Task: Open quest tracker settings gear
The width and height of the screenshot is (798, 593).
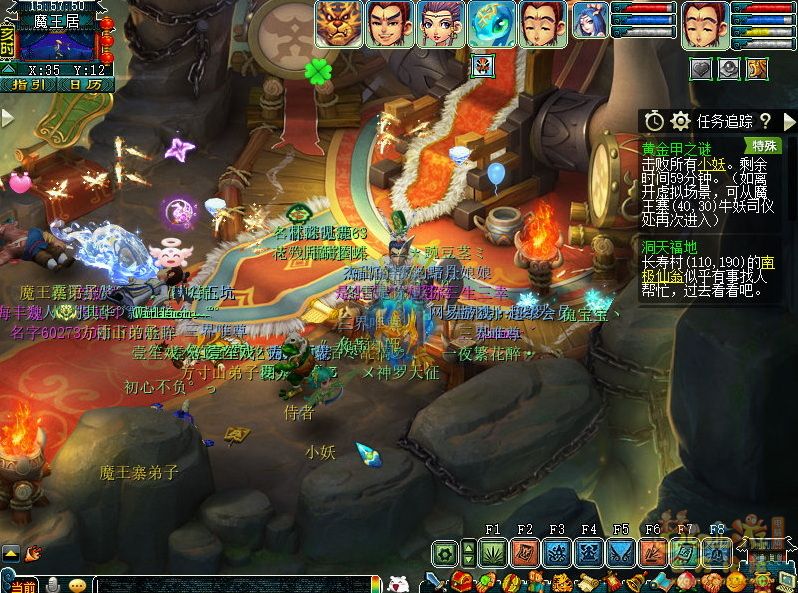Action: coord(681,121)
